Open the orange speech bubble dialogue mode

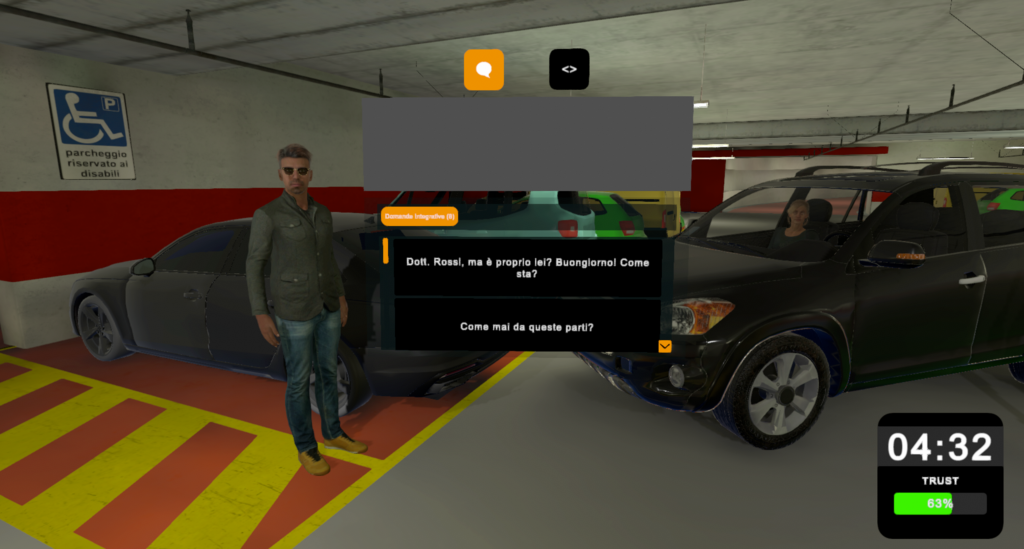pos(484,70)
